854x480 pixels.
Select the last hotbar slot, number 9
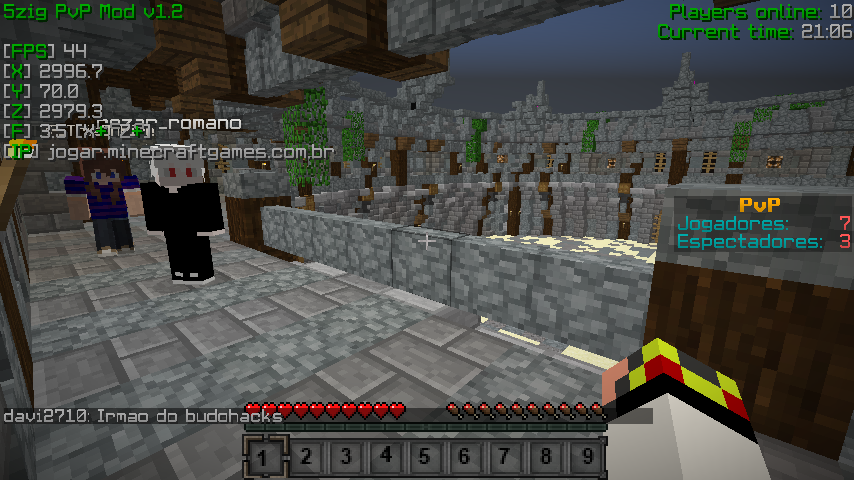(585, 458)
